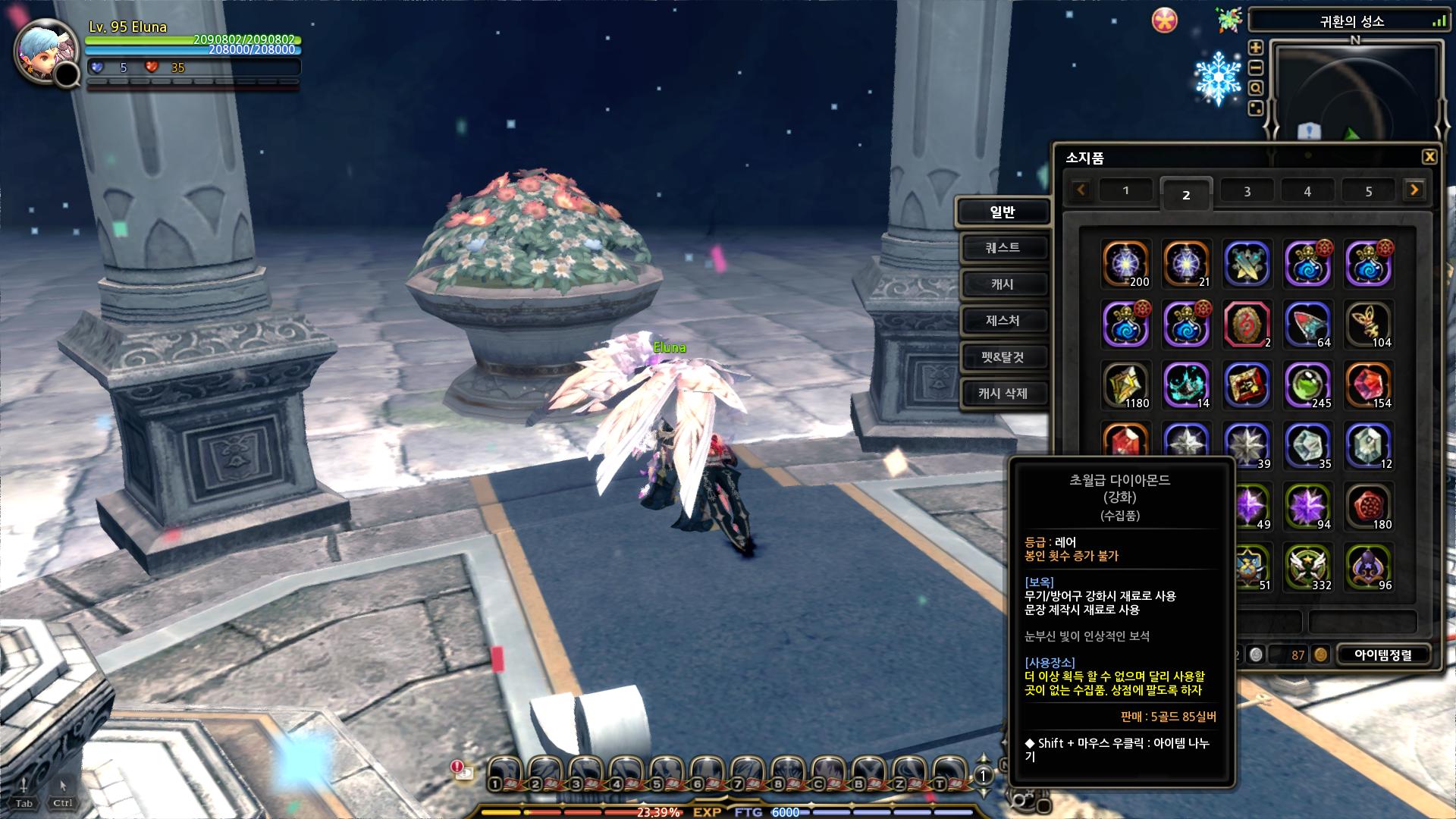Show the 펫&탈것 category

pyautogui.click(x=1003, y=357)
